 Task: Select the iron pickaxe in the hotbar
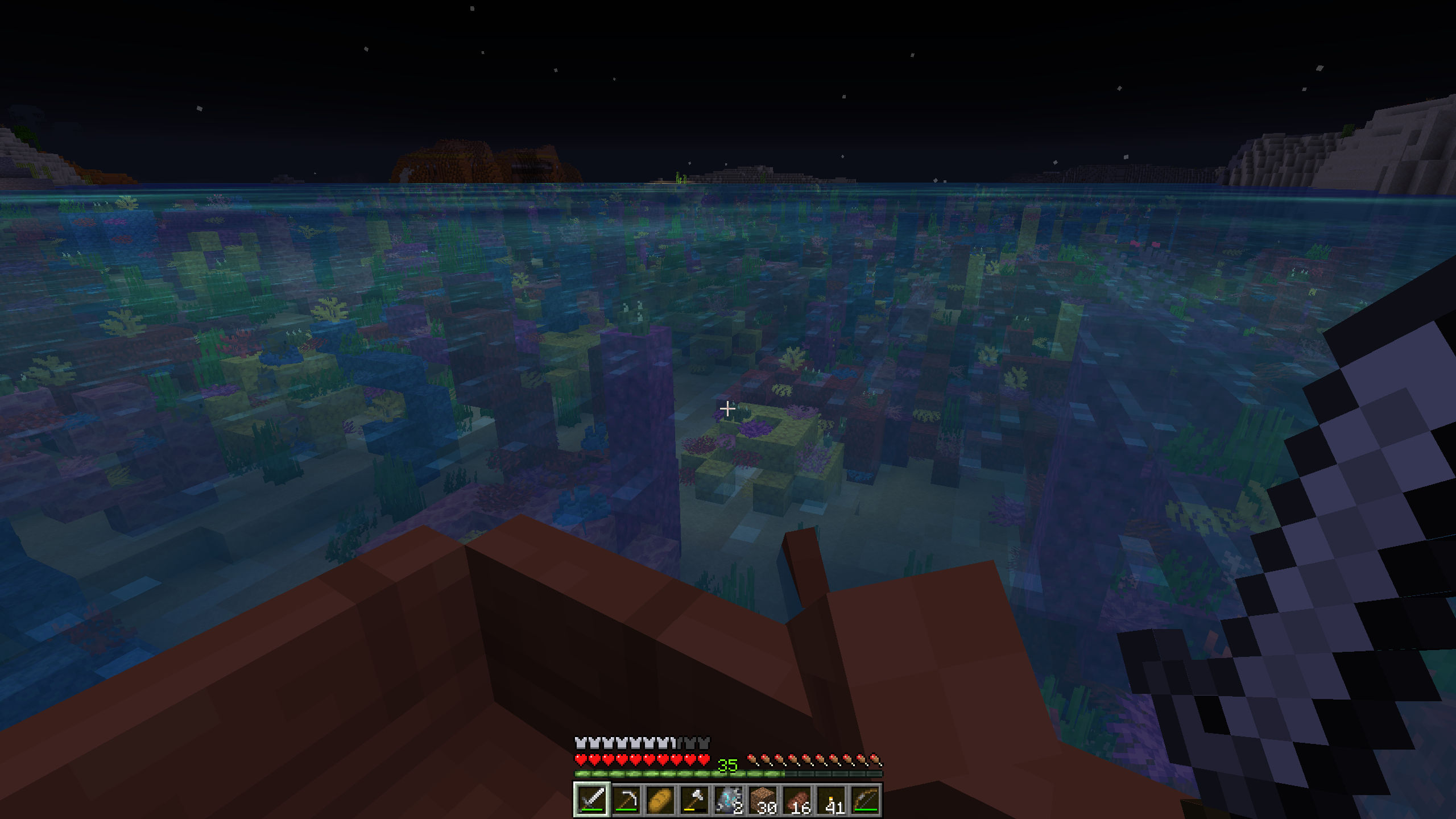point(626,800)
